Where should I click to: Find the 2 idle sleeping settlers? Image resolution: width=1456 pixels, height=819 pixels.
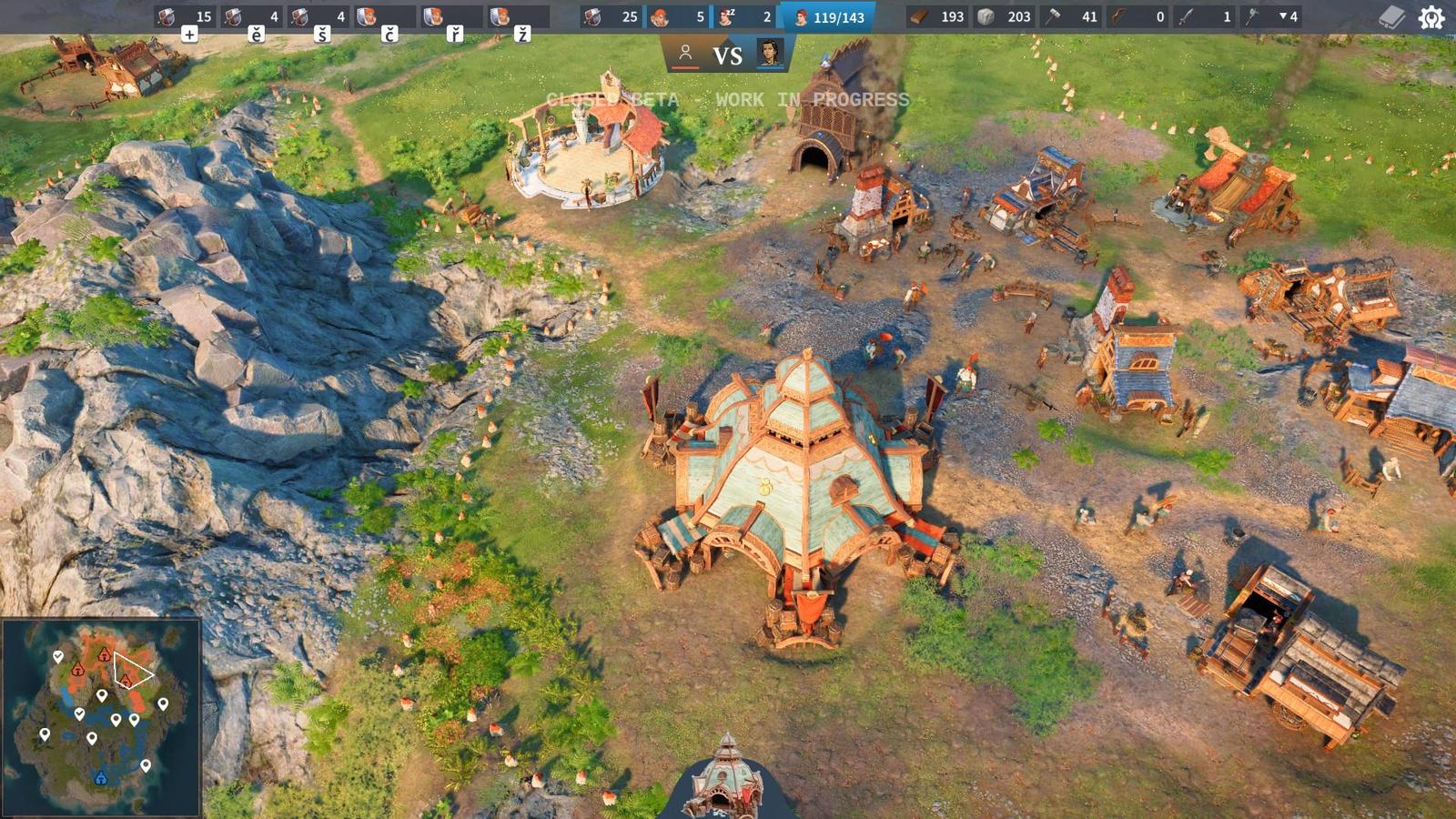click(x=745, y=16)
